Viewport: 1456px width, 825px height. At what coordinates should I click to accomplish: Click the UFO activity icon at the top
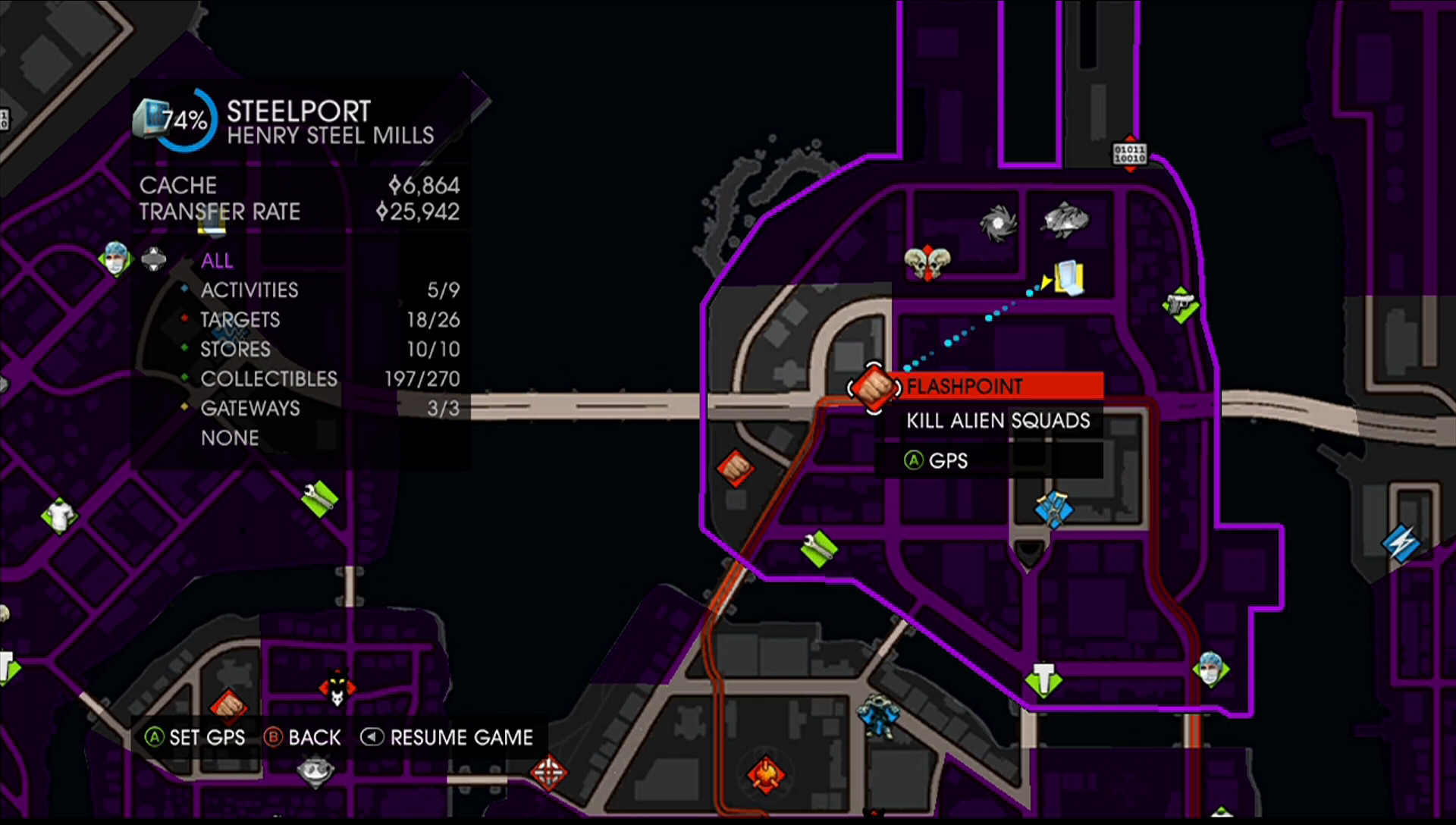coord(1066,220)
